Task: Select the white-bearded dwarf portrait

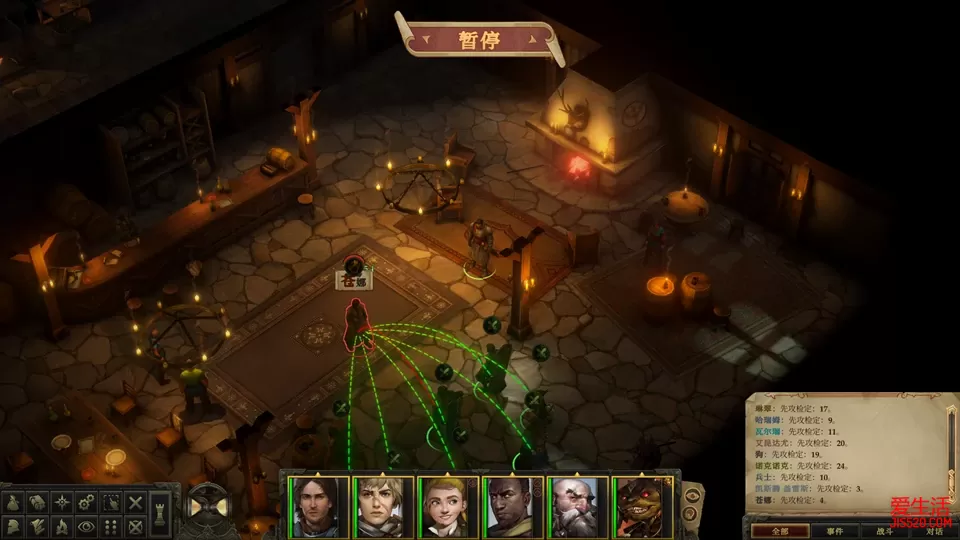Action: click(x=576, y=507)
